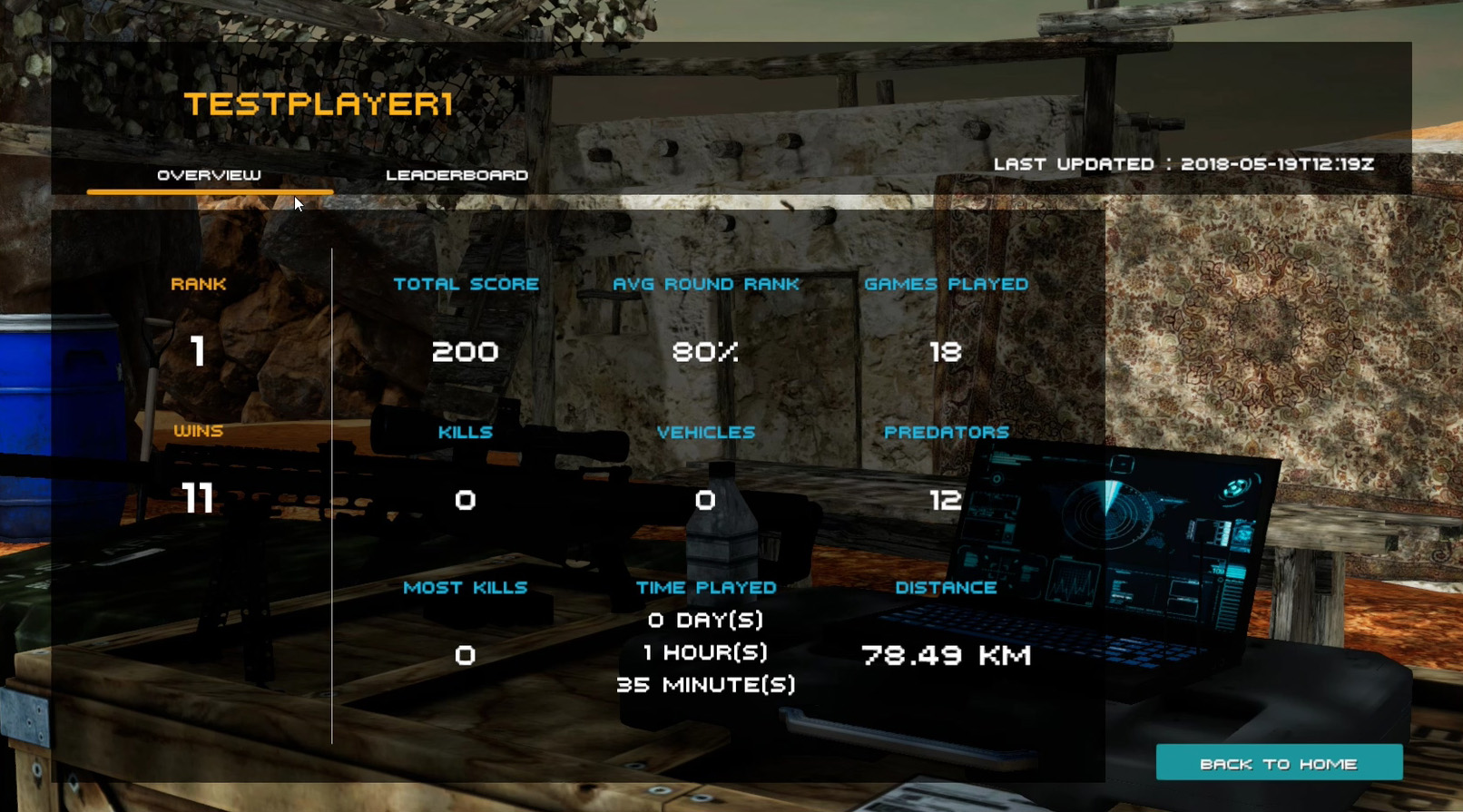This screenshot has width=1463, height=812.
Task: Click the Back to Home button
Action: [x=1278, y=763]
